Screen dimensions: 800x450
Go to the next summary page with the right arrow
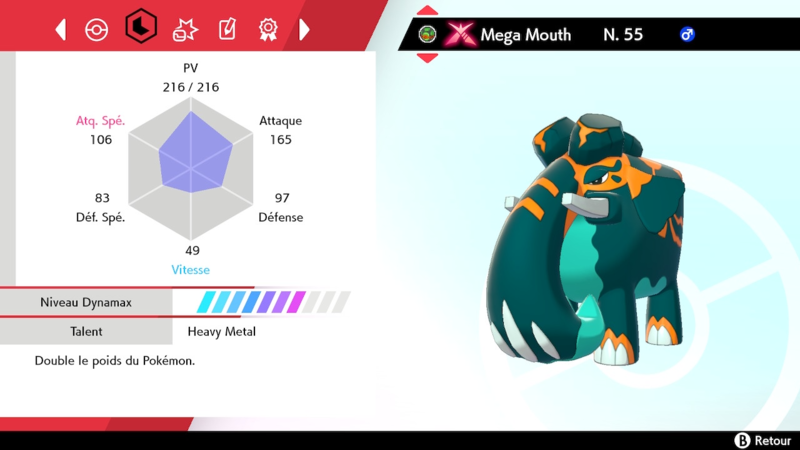point(304,29)
